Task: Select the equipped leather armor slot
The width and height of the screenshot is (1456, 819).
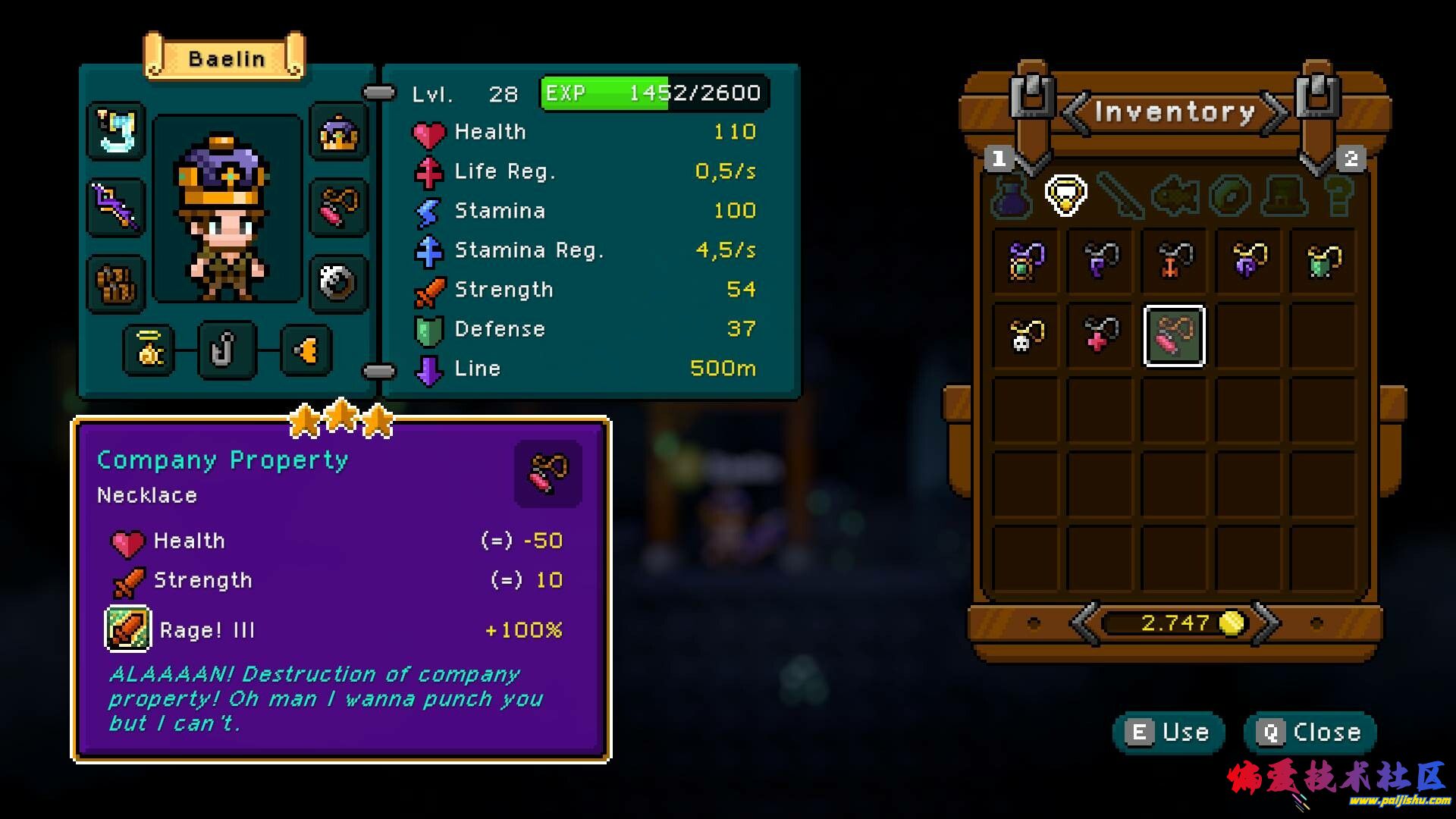Action: click(116, 284)
